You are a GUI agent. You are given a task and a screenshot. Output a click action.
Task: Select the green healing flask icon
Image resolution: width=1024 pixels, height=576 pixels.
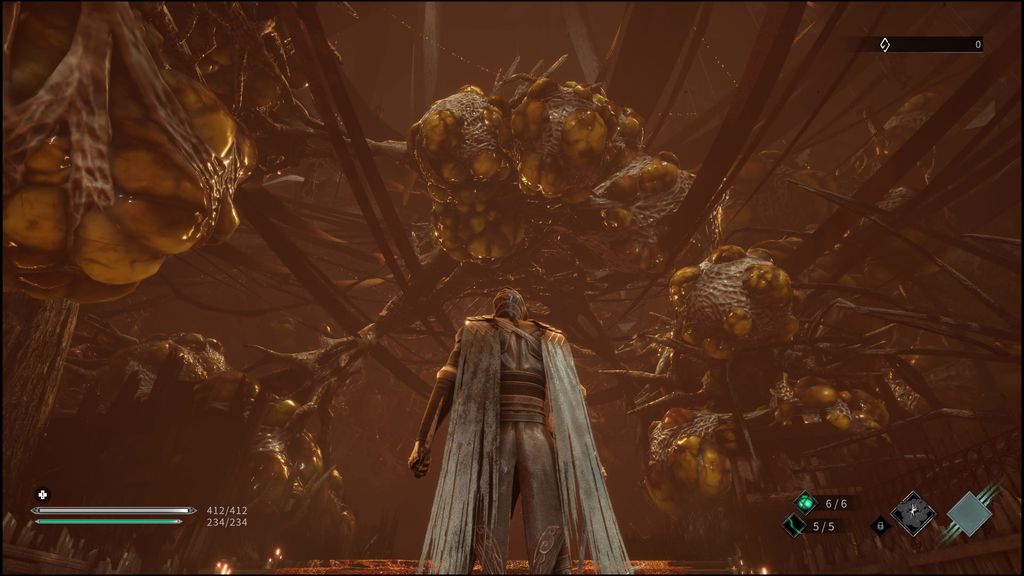coord(805,503)
